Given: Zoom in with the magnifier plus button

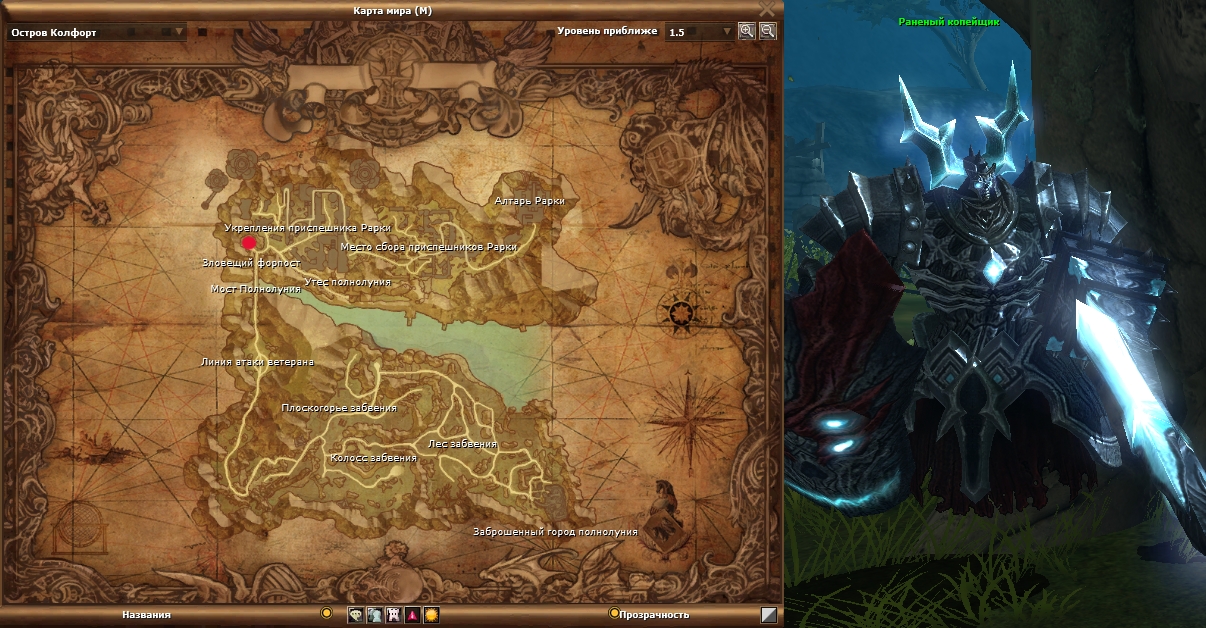Looking at the screenshot, I should (x=746, y=31).
